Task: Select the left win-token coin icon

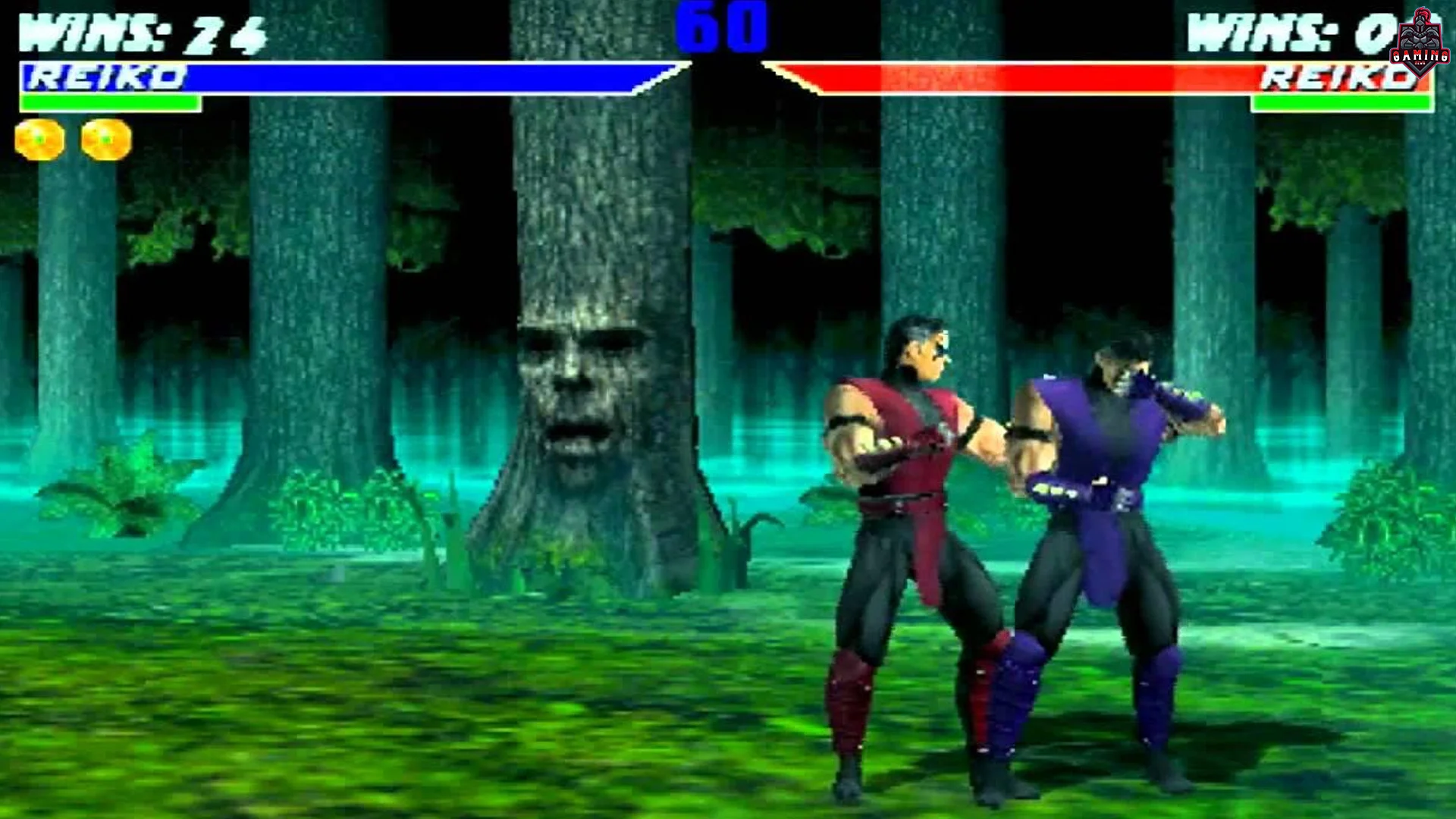Action: coord(36,136)
